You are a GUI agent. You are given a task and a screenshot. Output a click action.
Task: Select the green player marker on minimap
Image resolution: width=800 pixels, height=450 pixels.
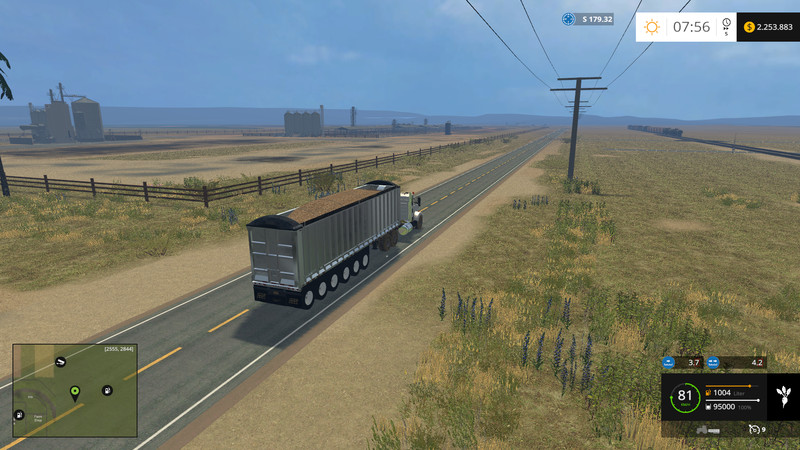74,390
